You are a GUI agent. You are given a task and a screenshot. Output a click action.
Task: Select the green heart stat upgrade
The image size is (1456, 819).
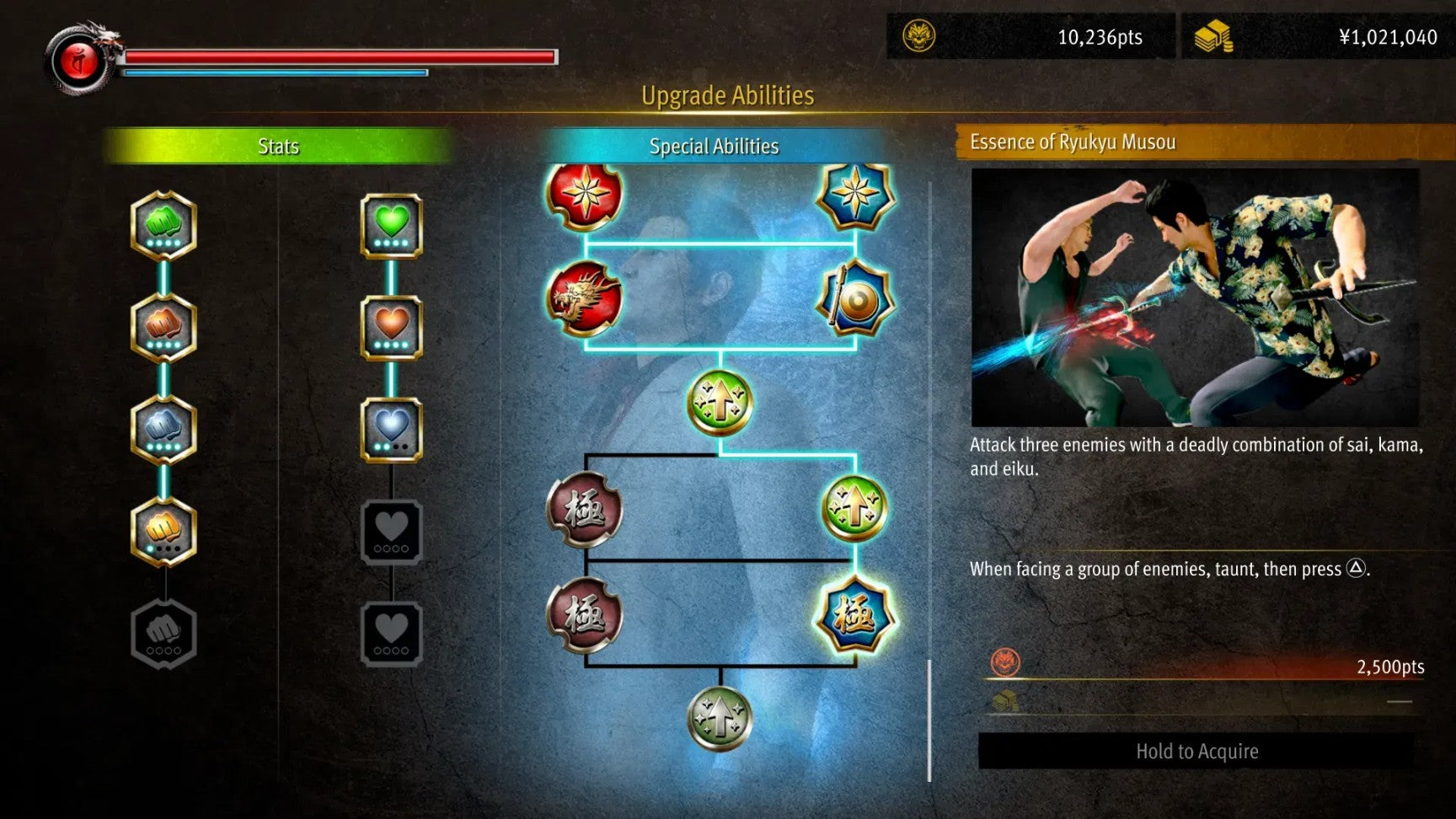pos(391,225)
